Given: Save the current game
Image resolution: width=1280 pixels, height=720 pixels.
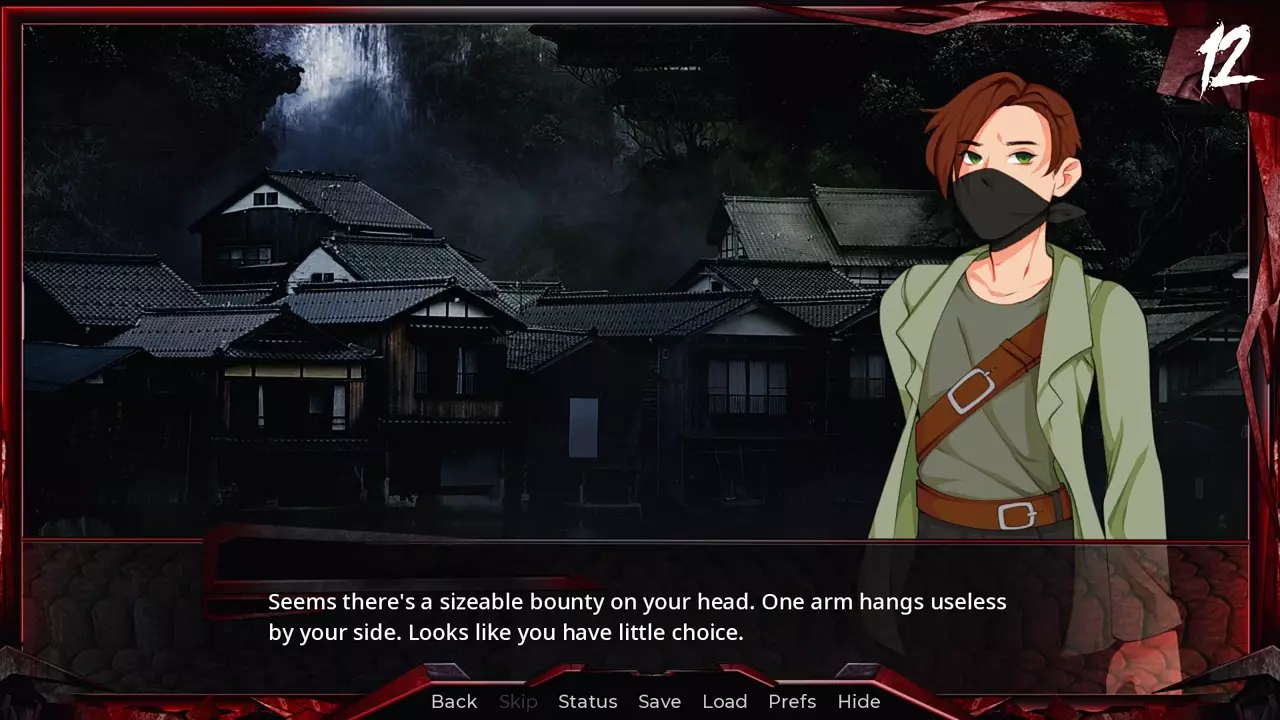Looking at the screenshot, I should [x=659, y=701].
